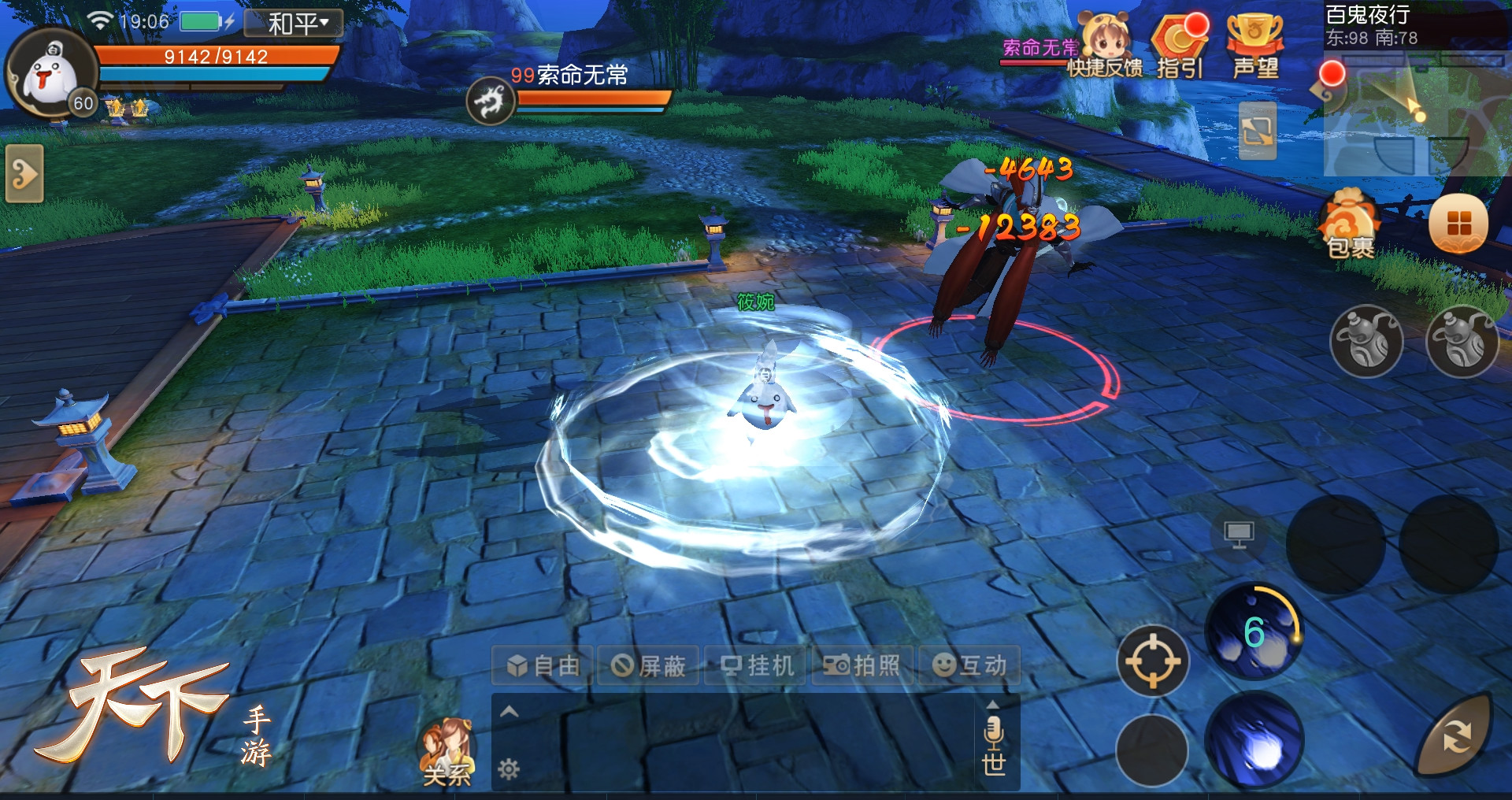This screenshot has width=1512, height=800.
Task: Open the 和平 combat mode dropdown
Action: coord(294,23)
